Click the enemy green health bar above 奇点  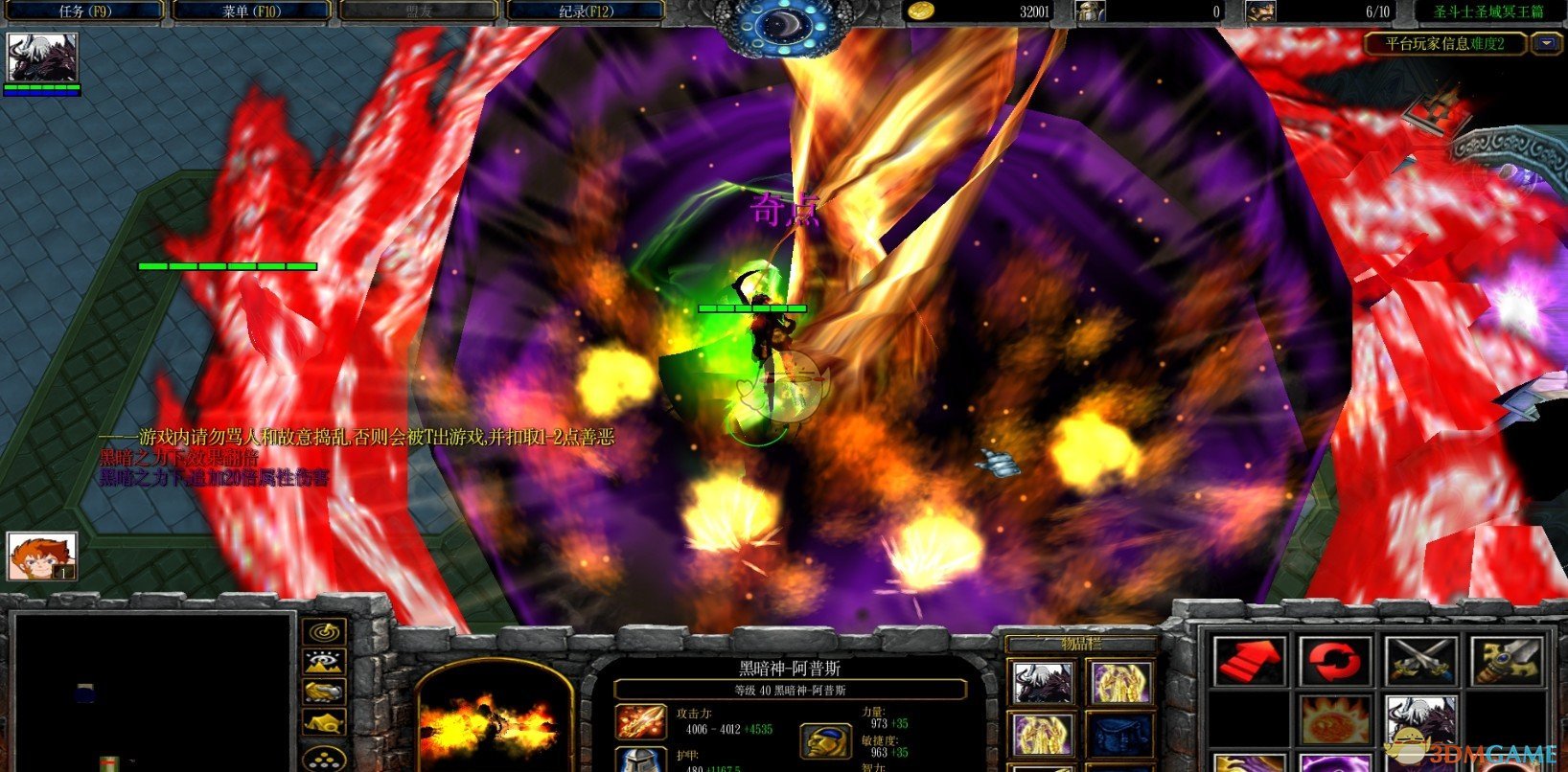(x=751, y=308)
